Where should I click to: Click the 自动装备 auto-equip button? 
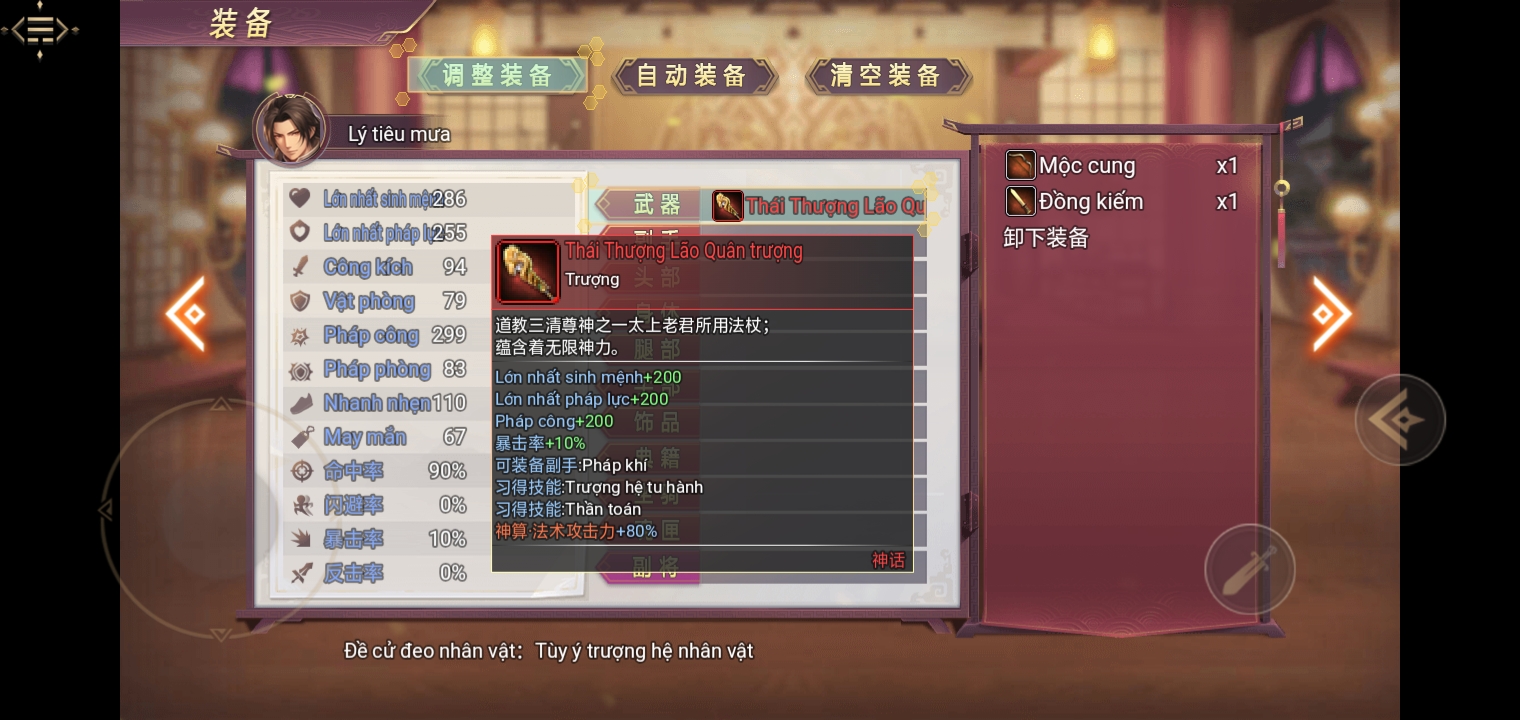pos(692,76)
